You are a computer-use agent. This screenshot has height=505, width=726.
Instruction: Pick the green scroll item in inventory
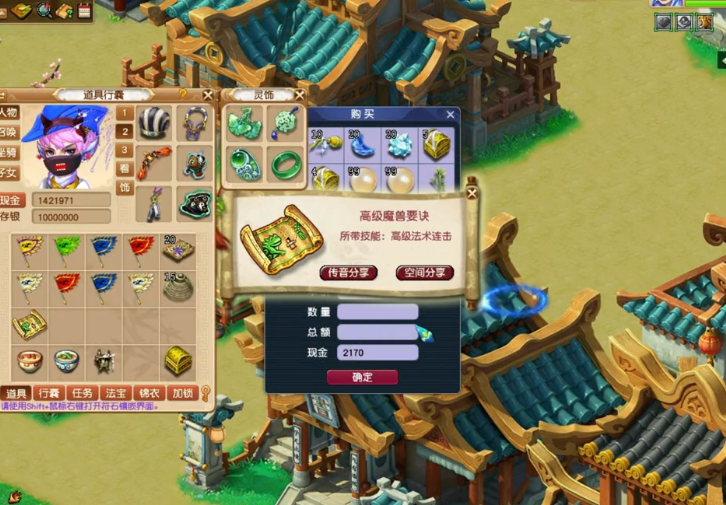pyautogui.click(x=29, y=323)
